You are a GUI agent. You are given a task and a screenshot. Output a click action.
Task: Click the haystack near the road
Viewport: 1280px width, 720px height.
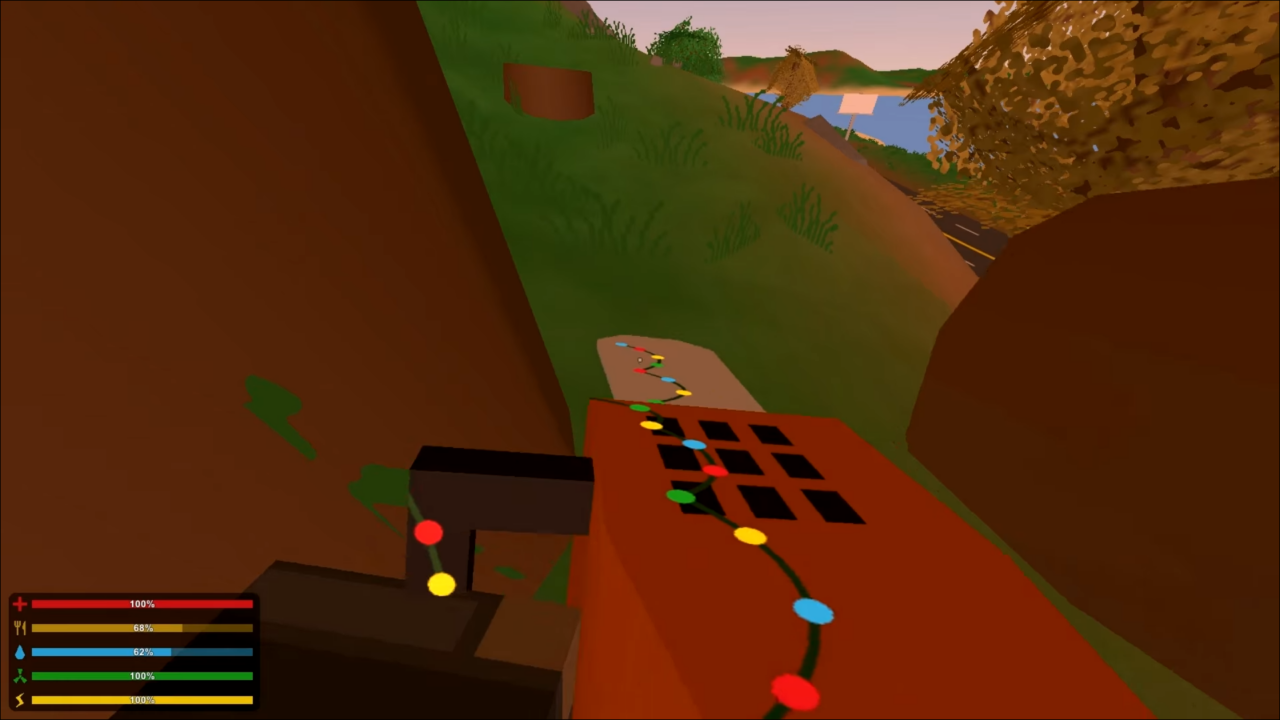pyautogui.click(x=793, y=75)
